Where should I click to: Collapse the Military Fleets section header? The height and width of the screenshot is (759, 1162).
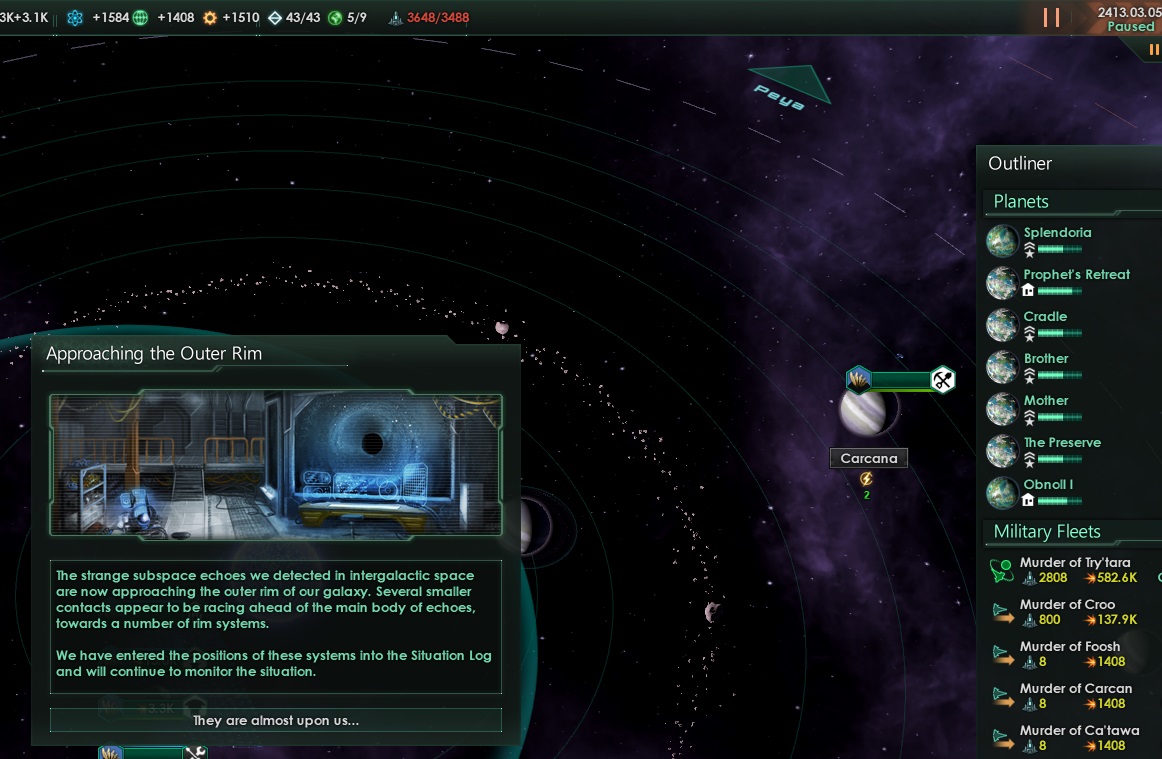coord(1047,532)
